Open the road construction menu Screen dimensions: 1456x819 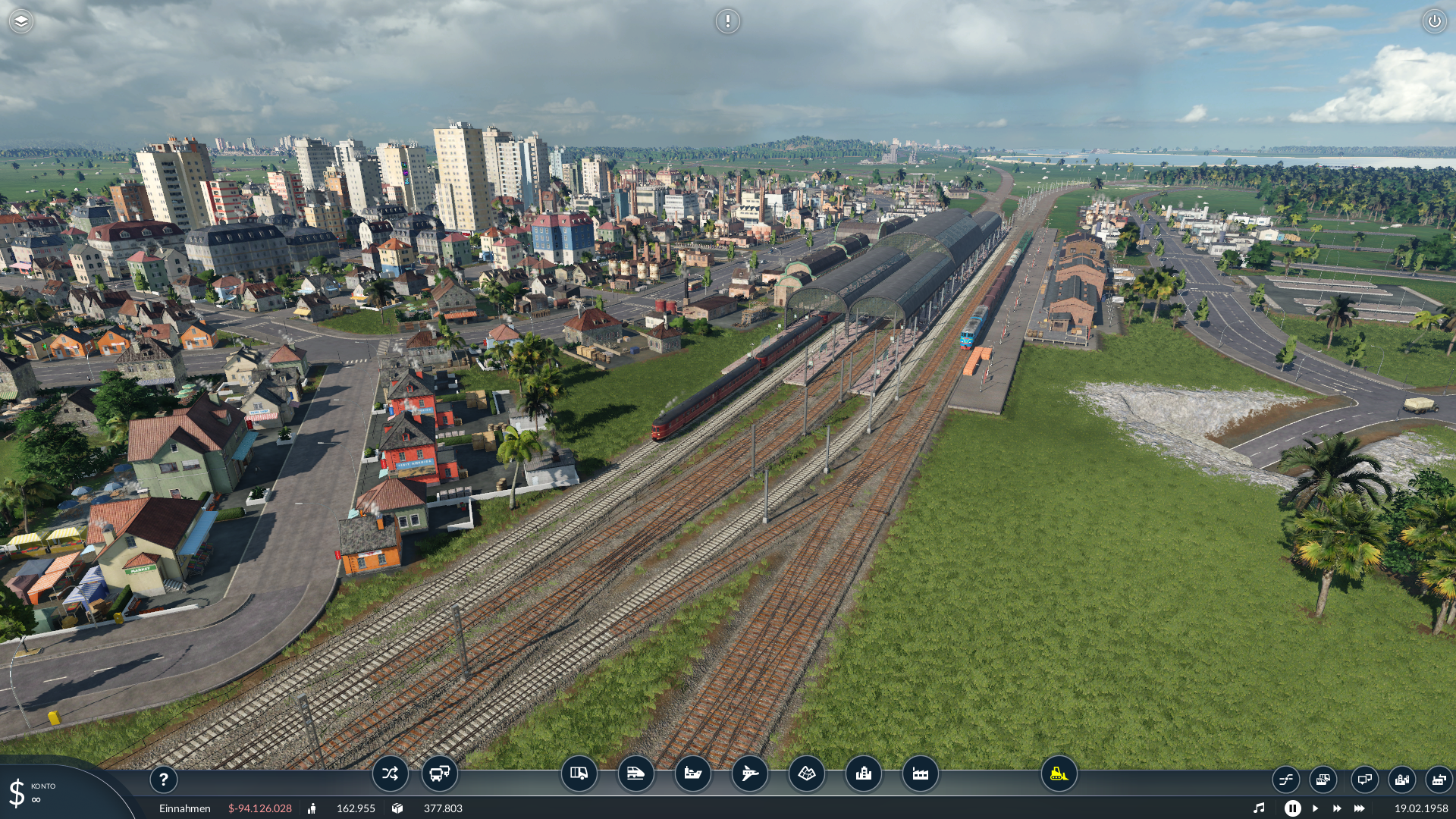coord(579,774)
